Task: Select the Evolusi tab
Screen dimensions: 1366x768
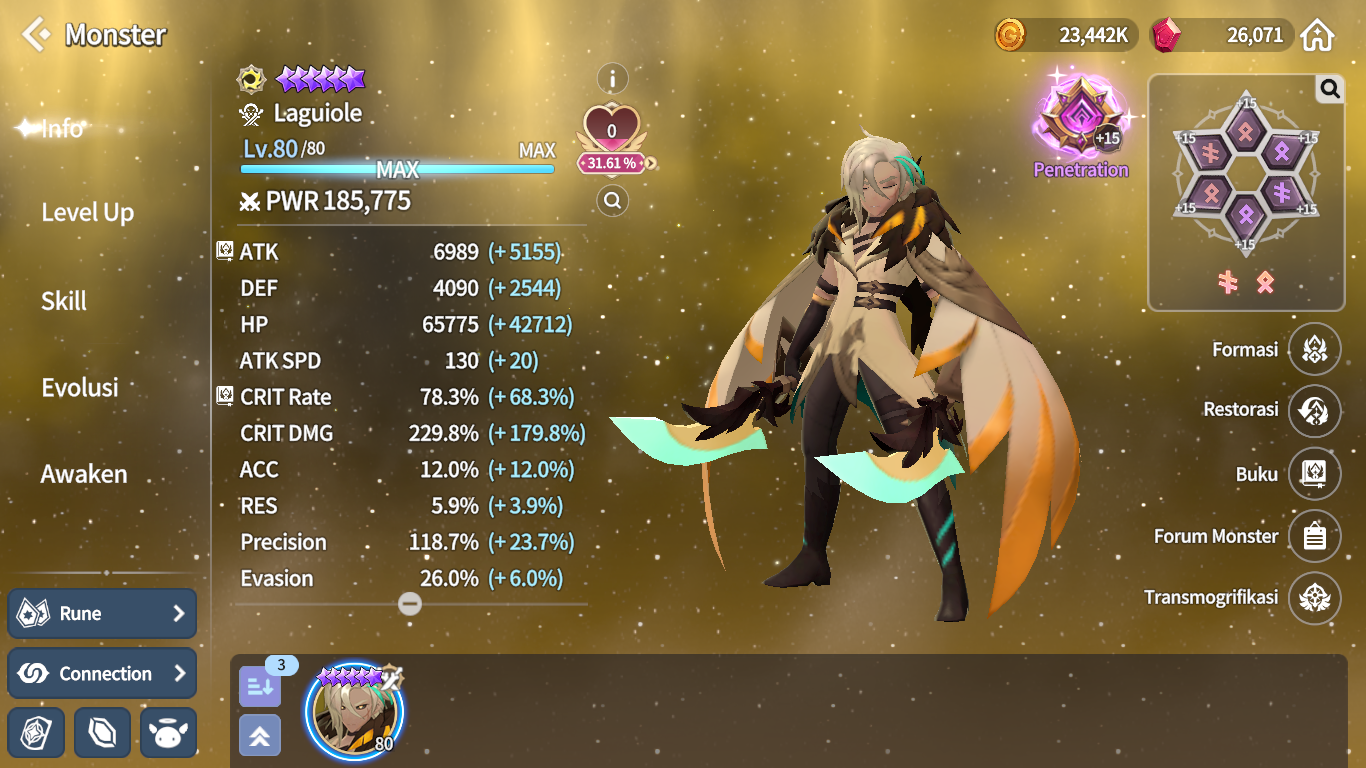Action: [80, 388]
